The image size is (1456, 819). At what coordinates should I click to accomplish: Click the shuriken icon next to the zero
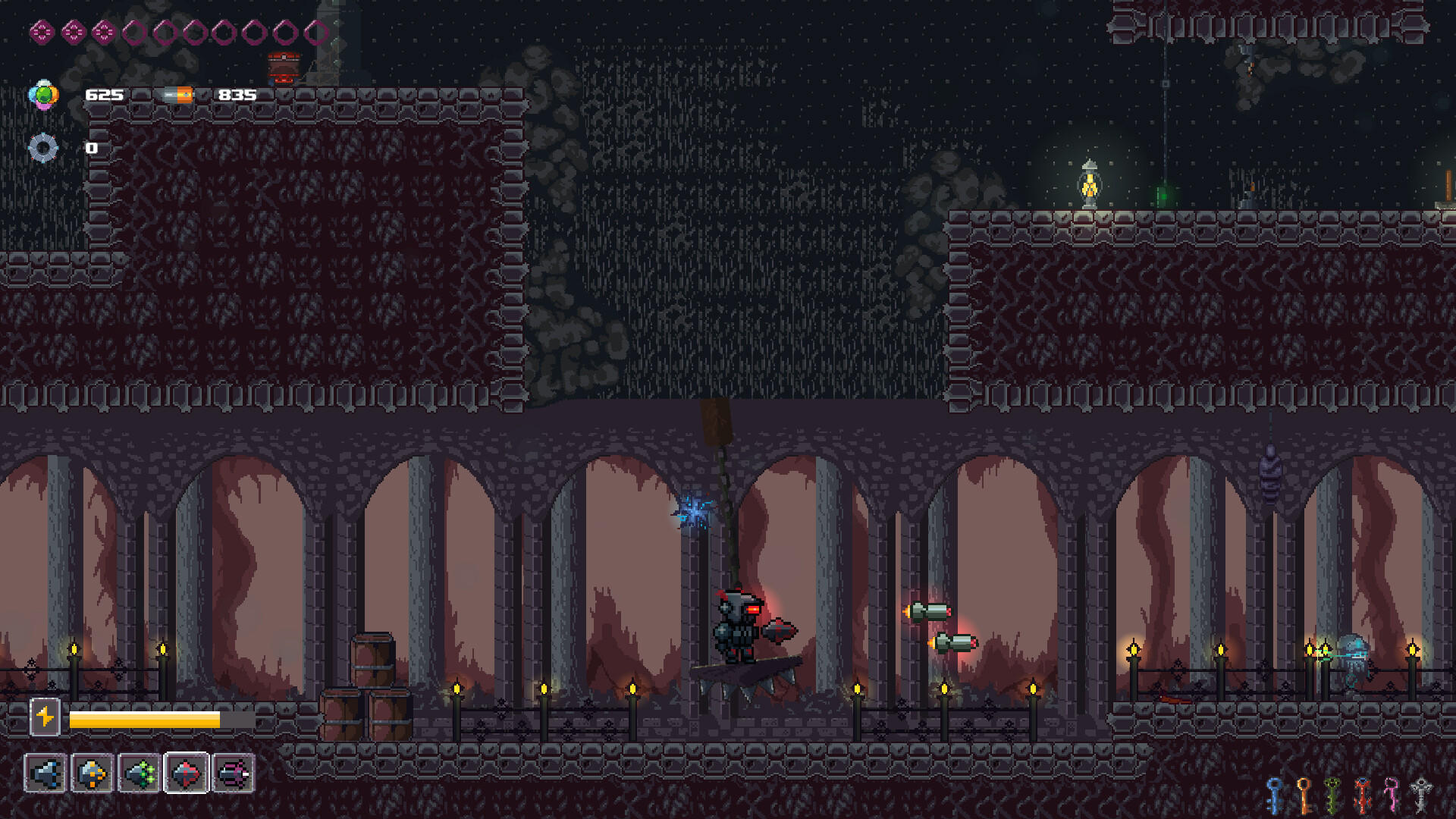coord(44,147)
